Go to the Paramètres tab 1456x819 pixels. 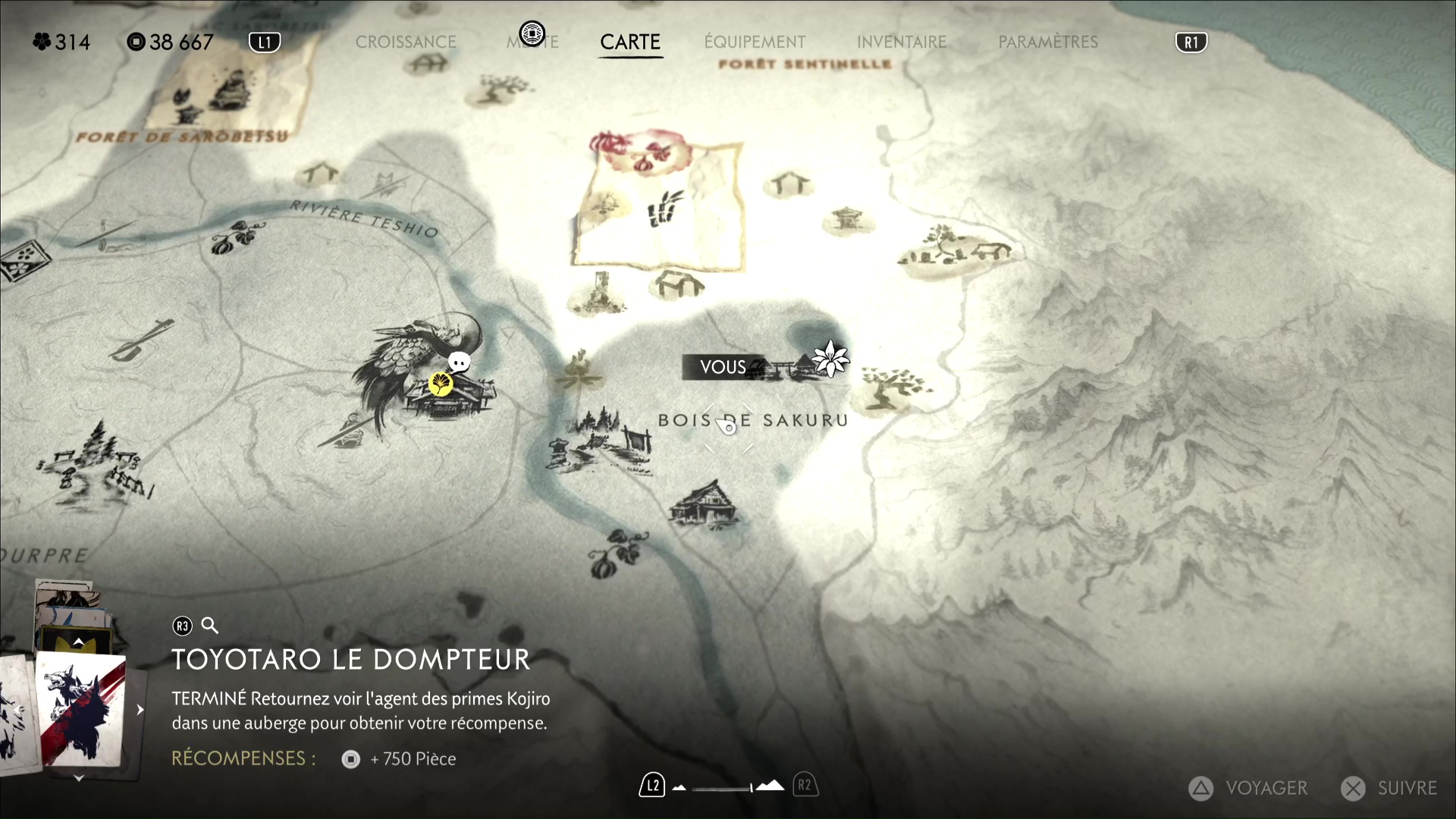tap(1048, 42)
